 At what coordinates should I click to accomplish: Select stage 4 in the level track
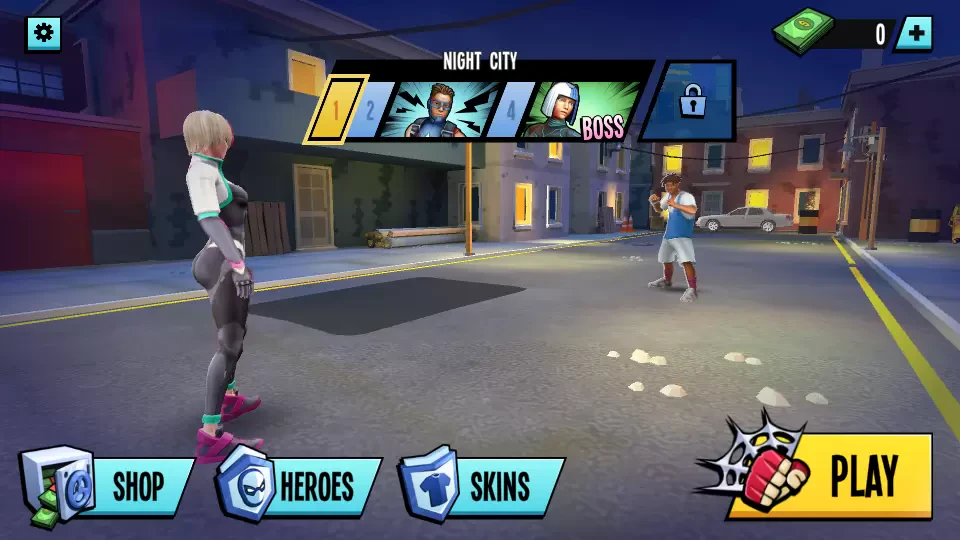[x=511, y=109]
